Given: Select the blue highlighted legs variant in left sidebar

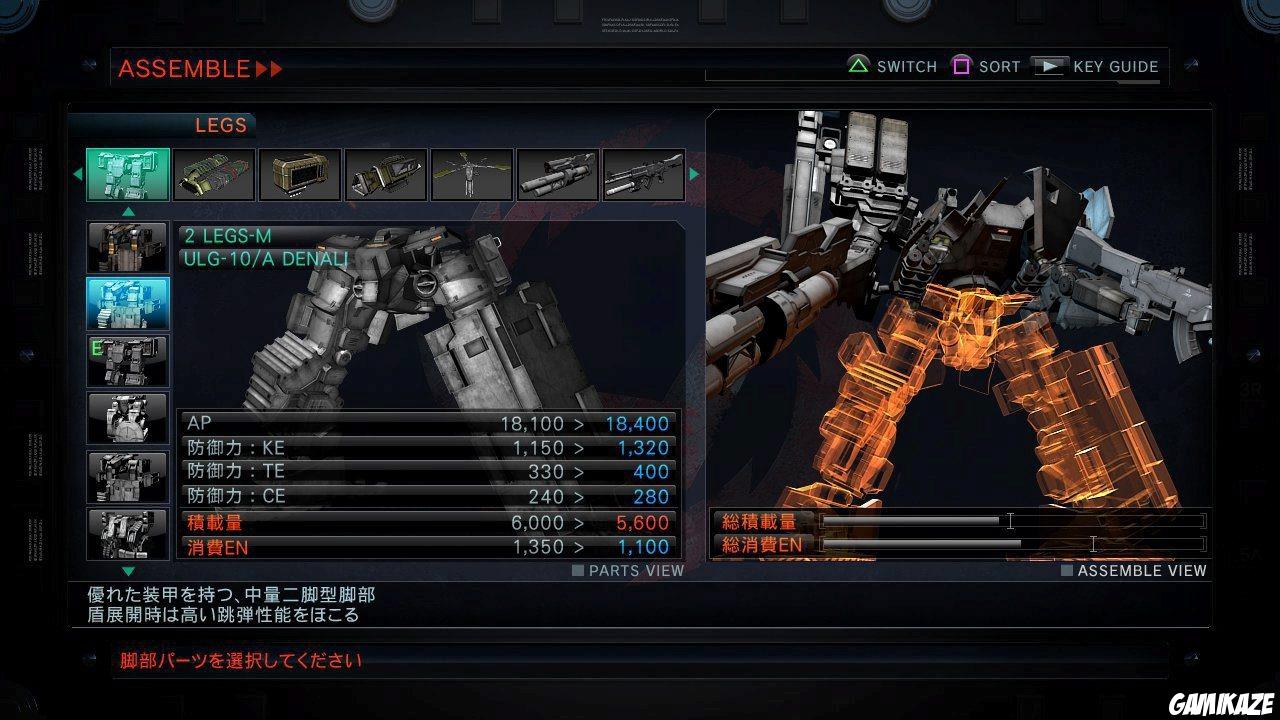Looking at the screenshot, I should tap(126, 301).
